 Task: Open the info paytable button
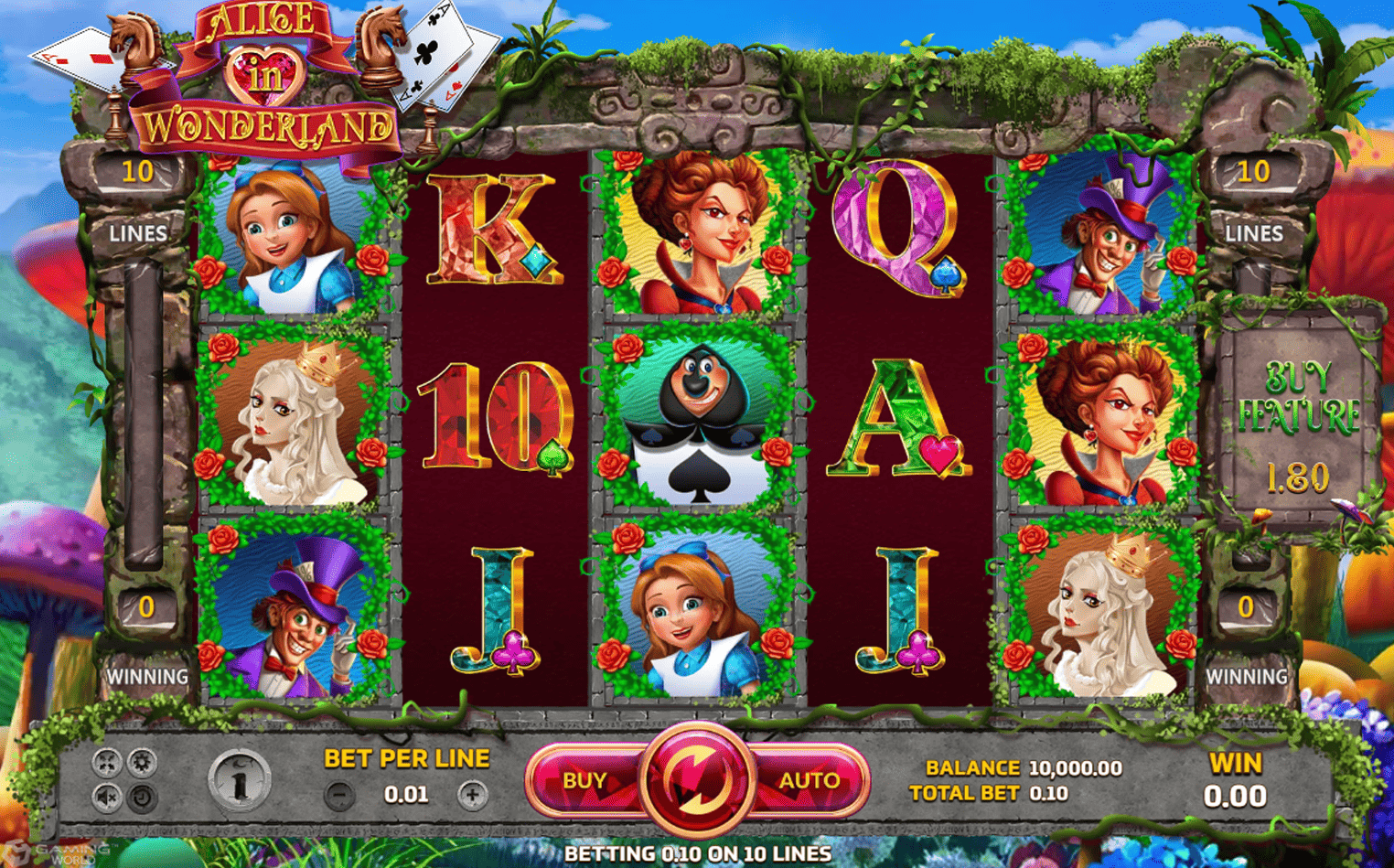239,780
